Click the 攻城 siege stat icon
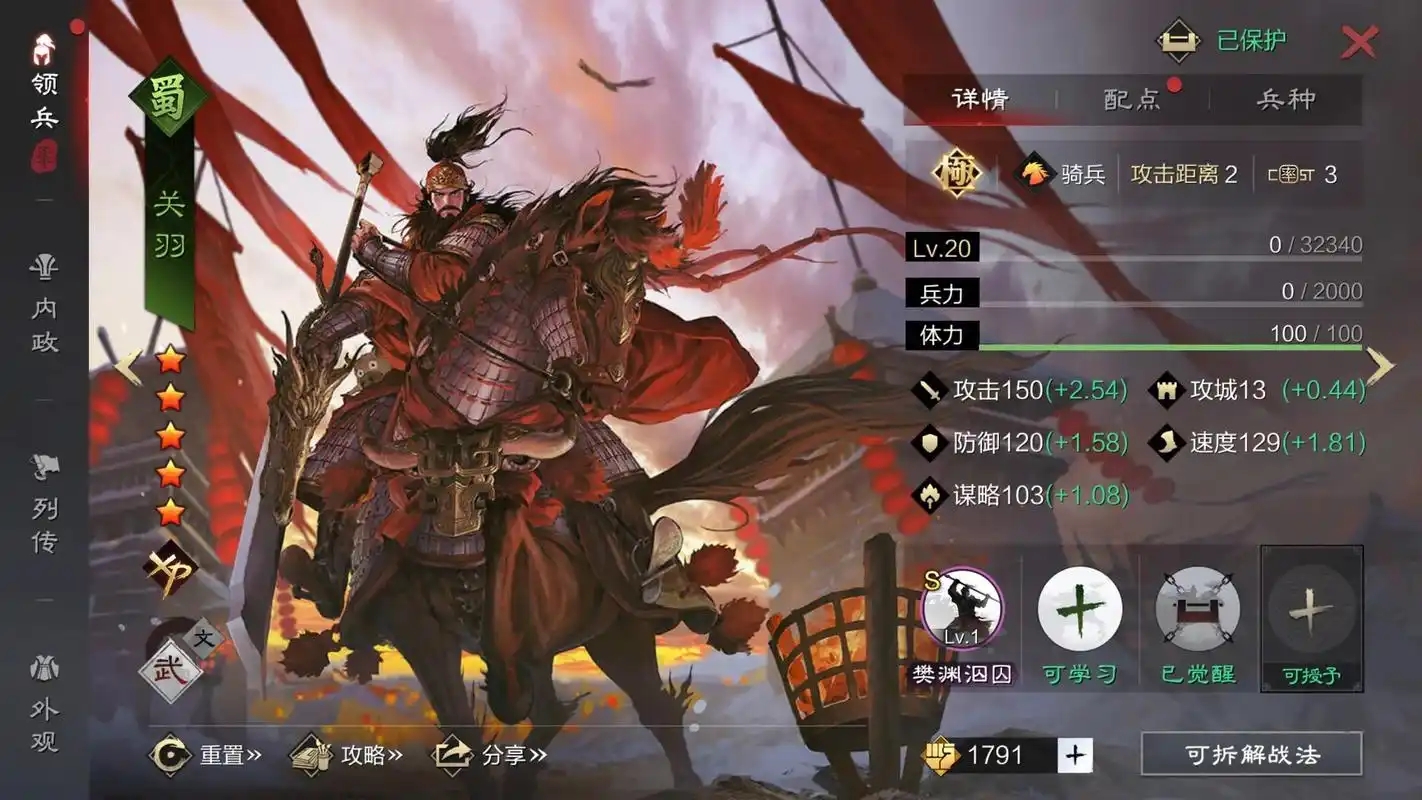 coord(1166,390)
